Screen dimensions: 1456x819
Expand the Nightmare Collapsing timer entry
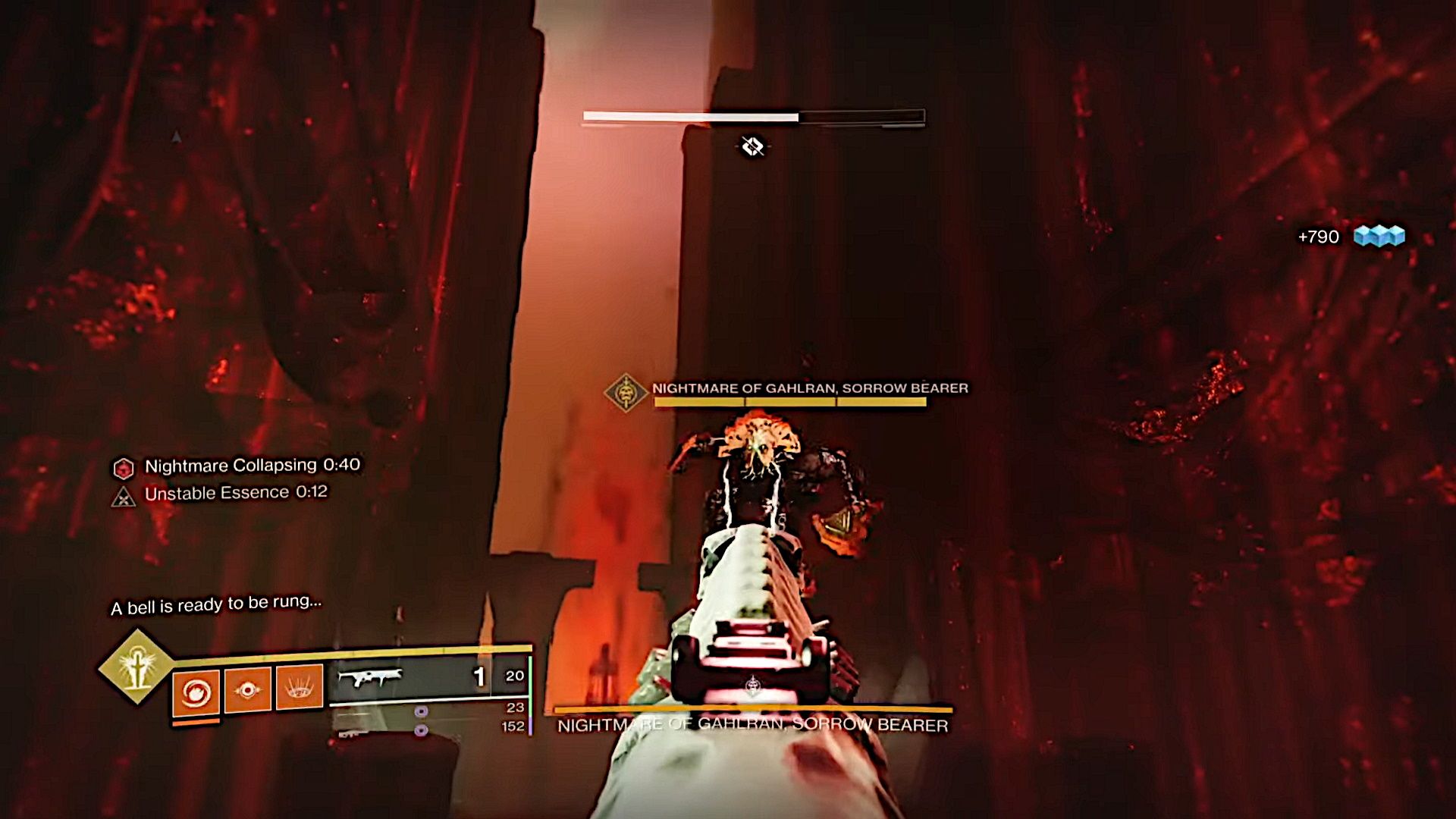point(250,466)
